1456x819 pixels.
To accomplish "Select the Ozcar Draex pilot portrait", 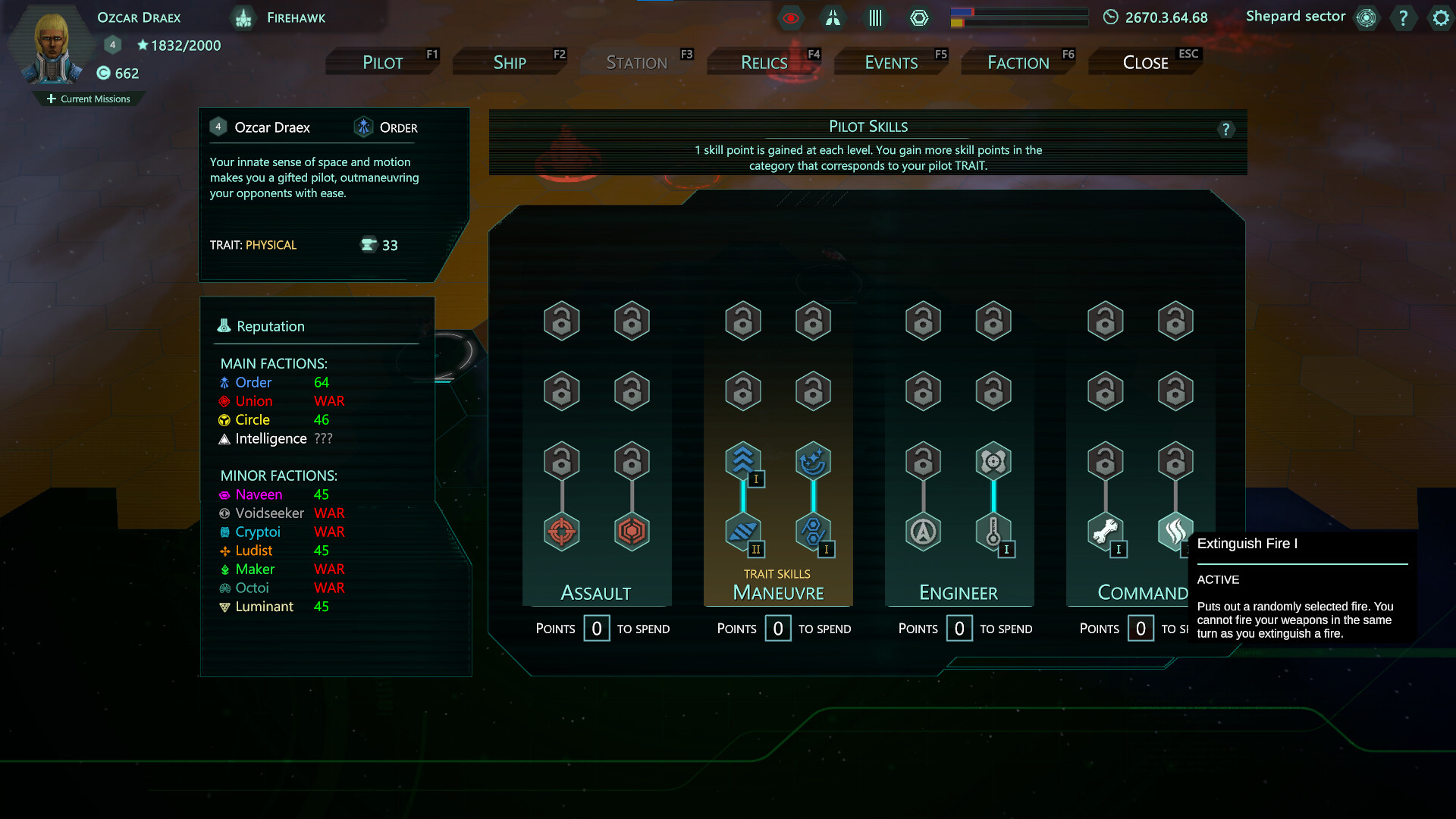I will coord(52,47).
